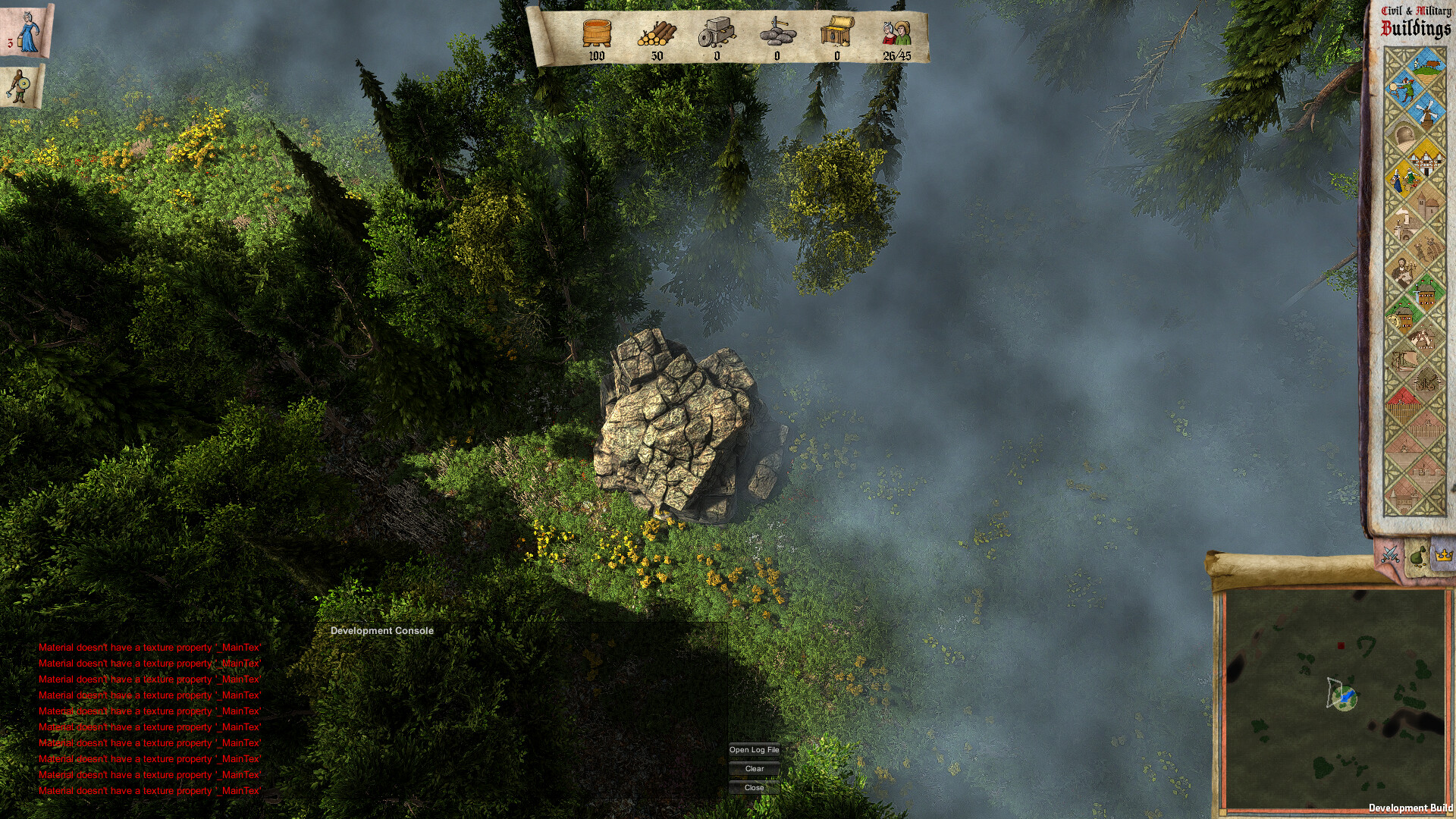
Task: Select the market women building tile
Action: click(x=1404, y=180)
